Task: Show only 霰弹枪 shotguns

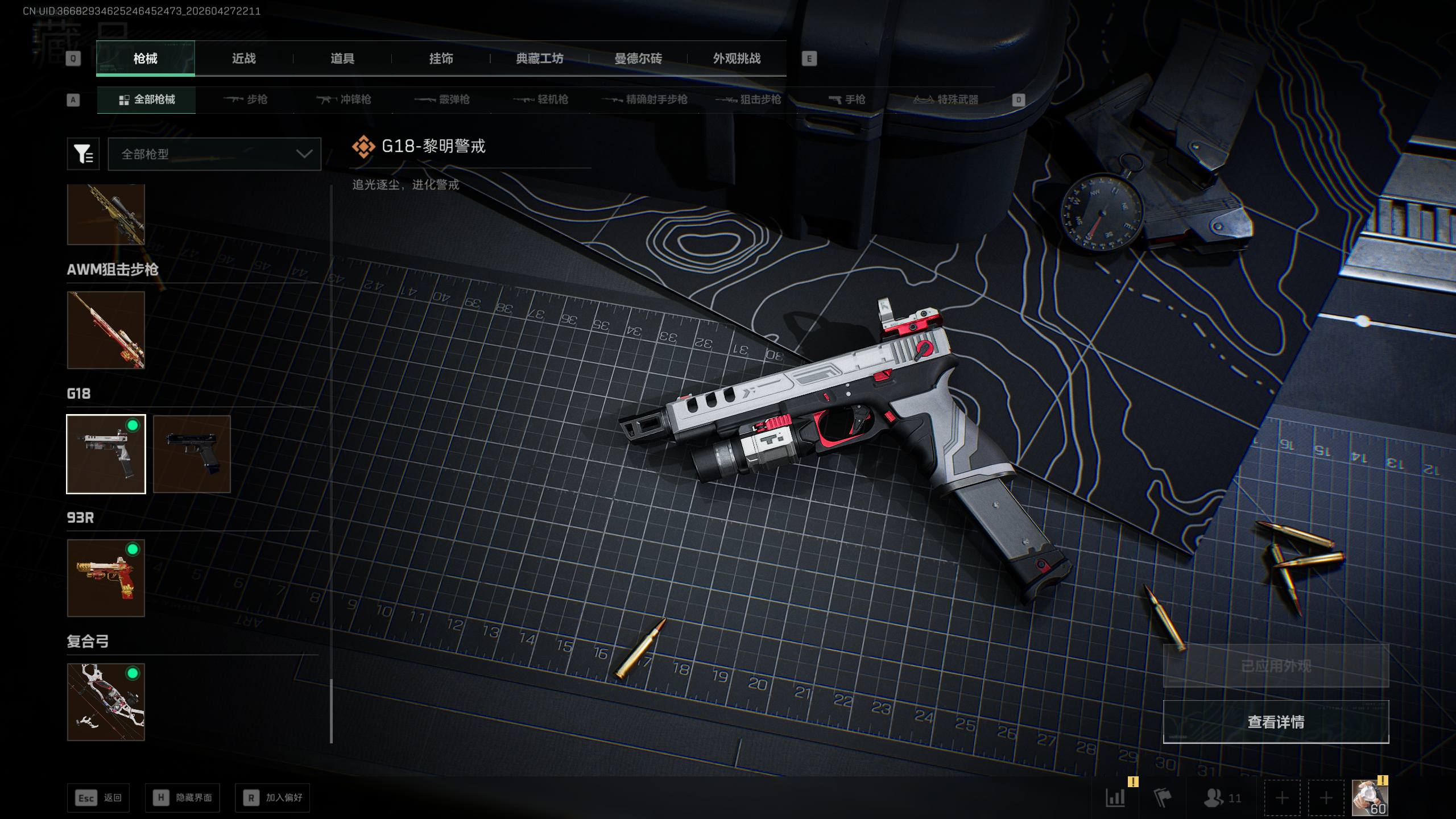Action: (x=442, y=100)
